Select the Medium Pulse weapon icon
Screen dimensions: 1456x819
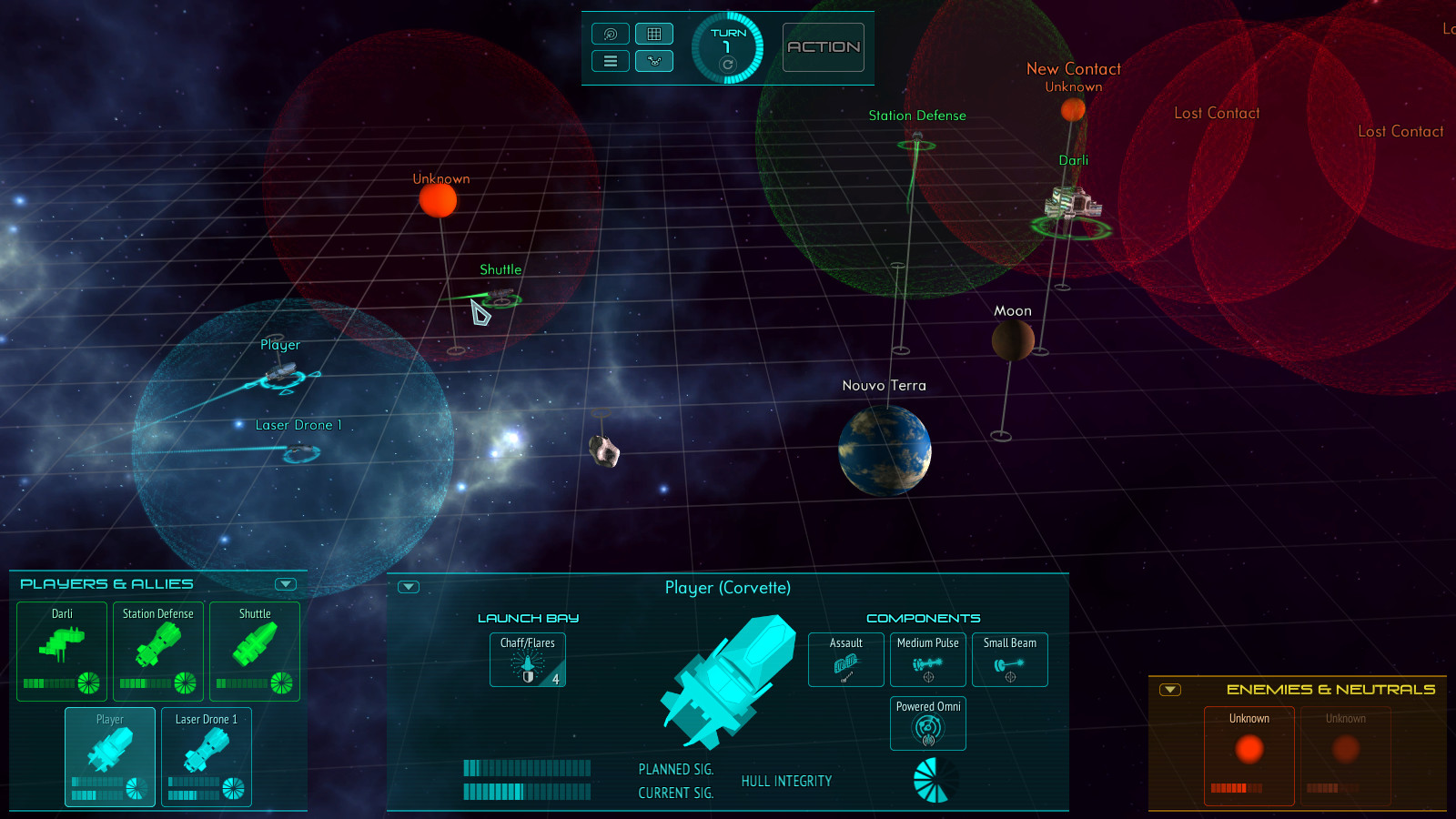pyautogui.click(x=927, y=660)
